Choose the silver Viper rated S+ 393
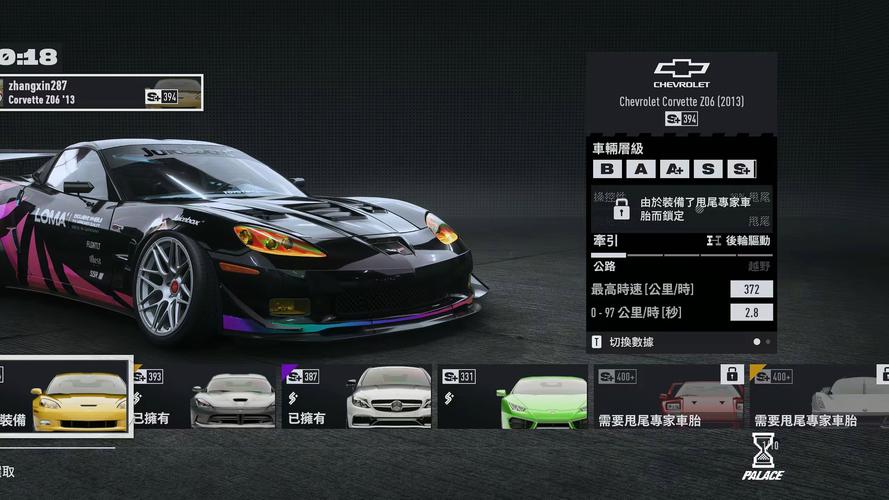Image resolution: width=889 pixels, height=500 pixels. (x=205, y=396)
